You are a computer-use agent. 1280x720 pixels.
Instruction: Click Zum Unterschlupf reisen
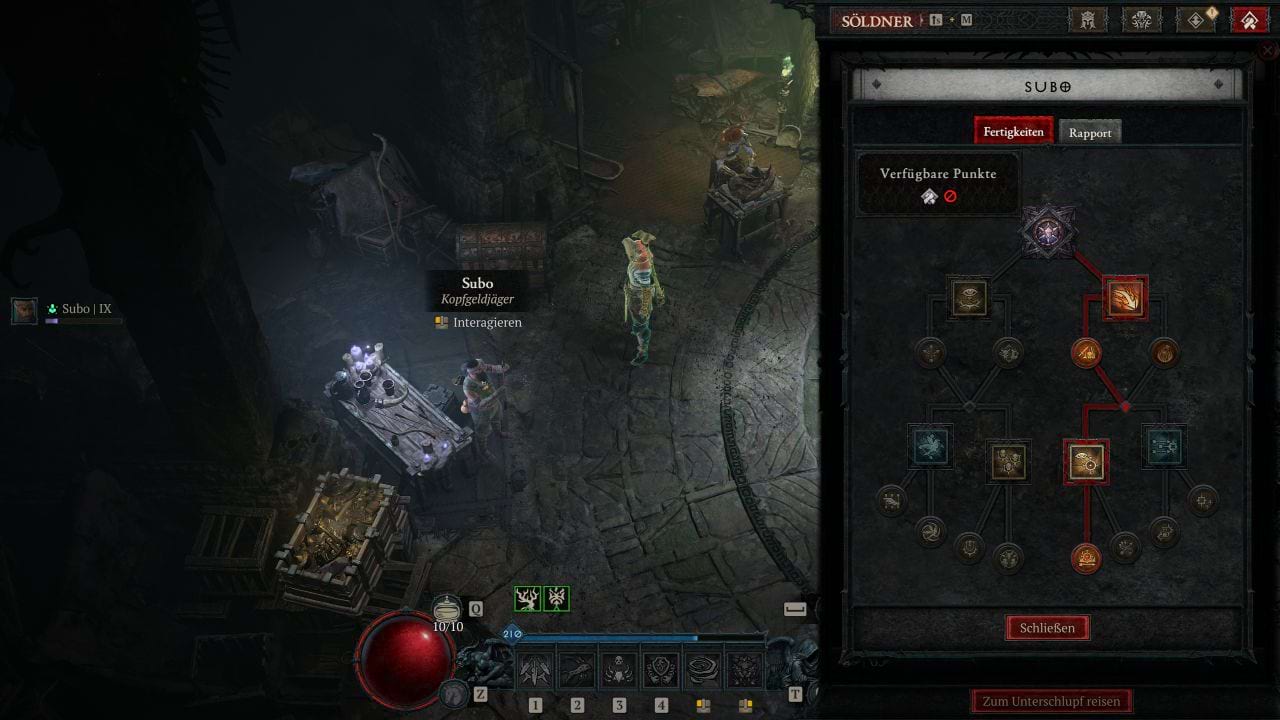pyautogui.click(x=1051, y=701)
